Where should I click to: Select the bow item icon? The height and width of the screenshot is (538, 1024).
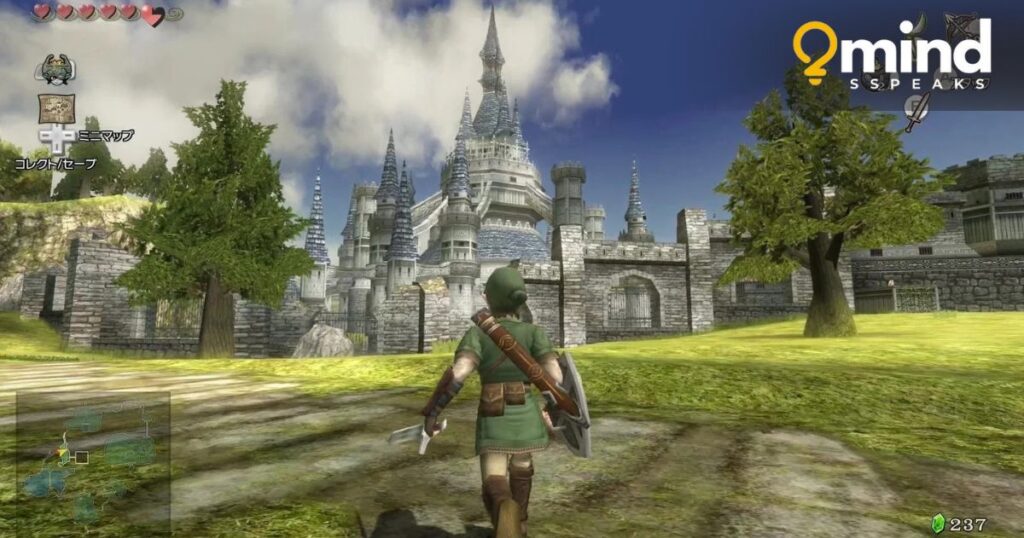(964, 27)
